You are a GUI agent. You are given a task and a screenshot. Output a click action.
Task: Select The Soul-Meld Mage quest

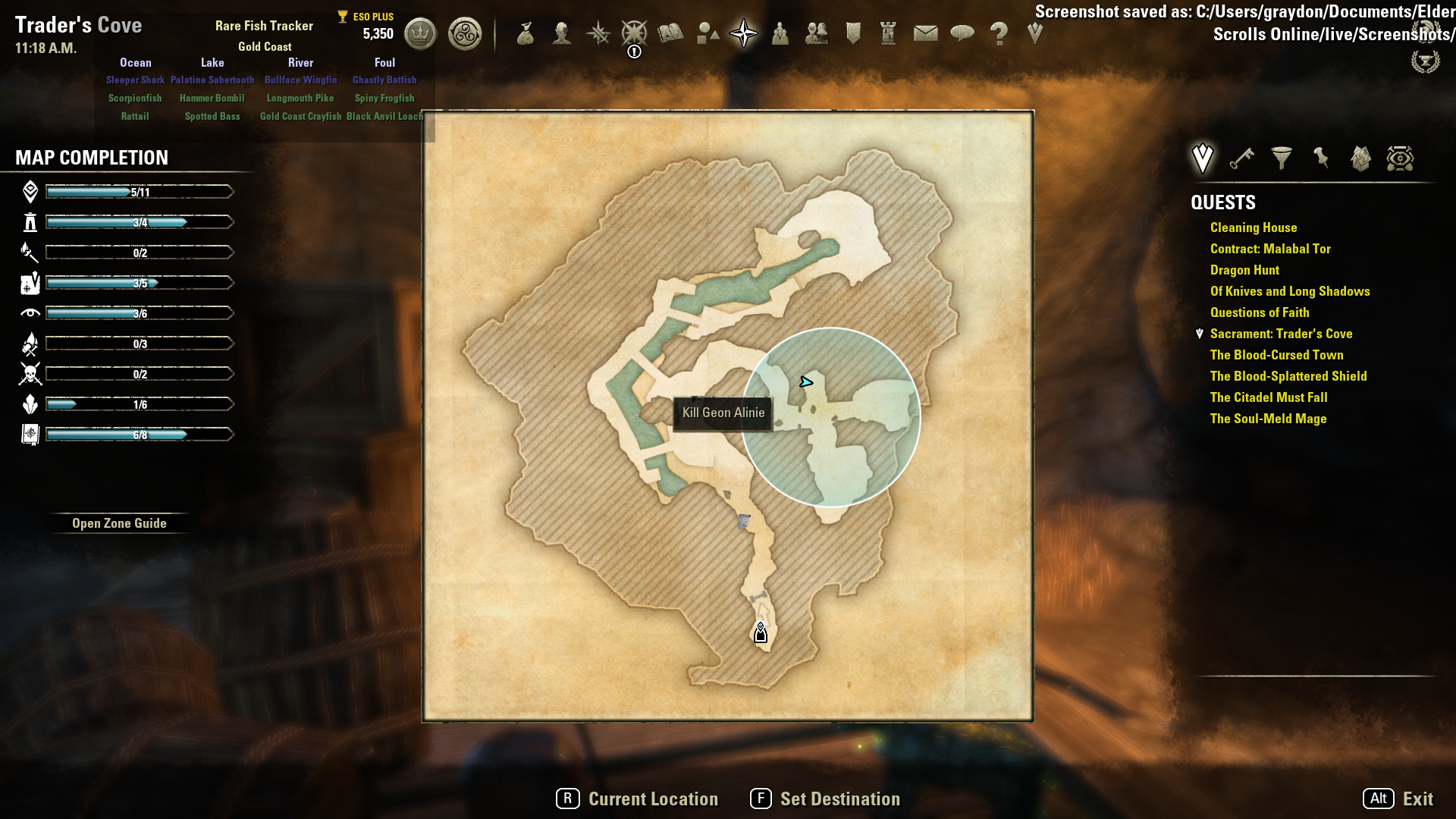1268,419
